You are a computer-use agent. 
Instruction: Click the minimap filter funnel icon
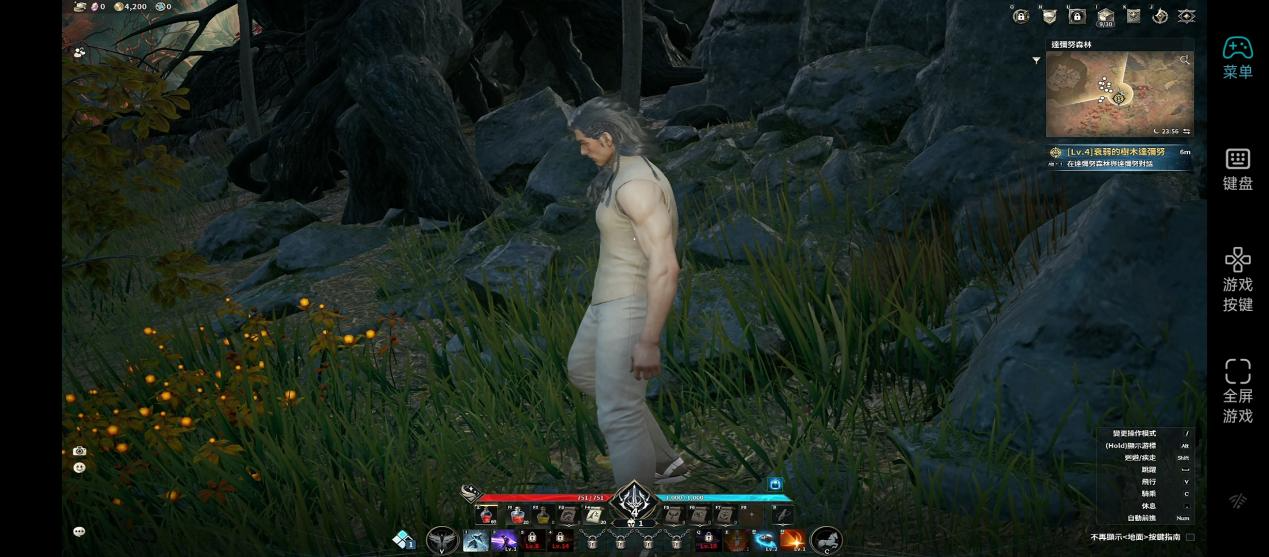click(1036, 60)
